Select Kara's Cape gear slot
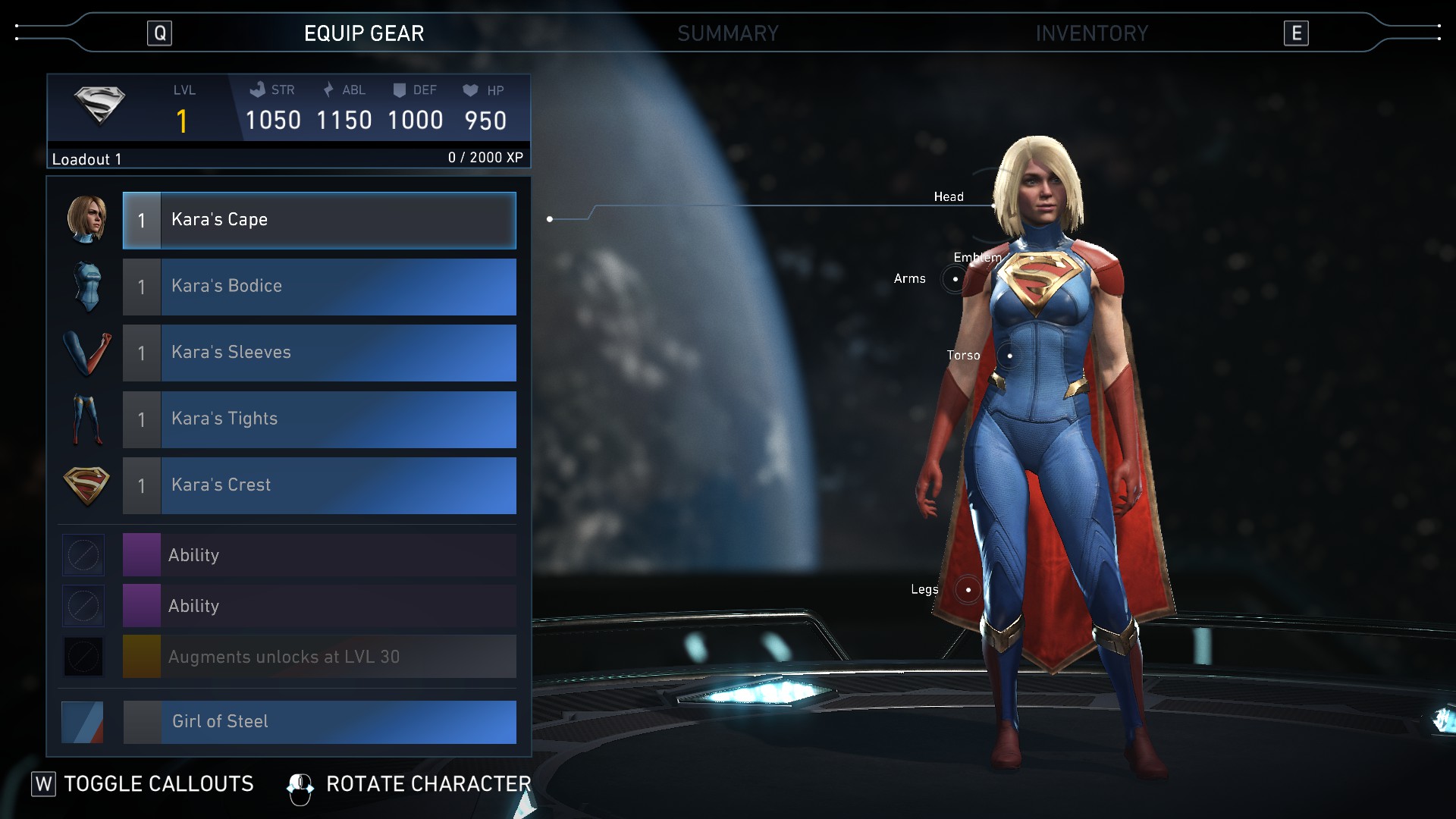This screenshot has width=1456, height=819. (319, 221)
